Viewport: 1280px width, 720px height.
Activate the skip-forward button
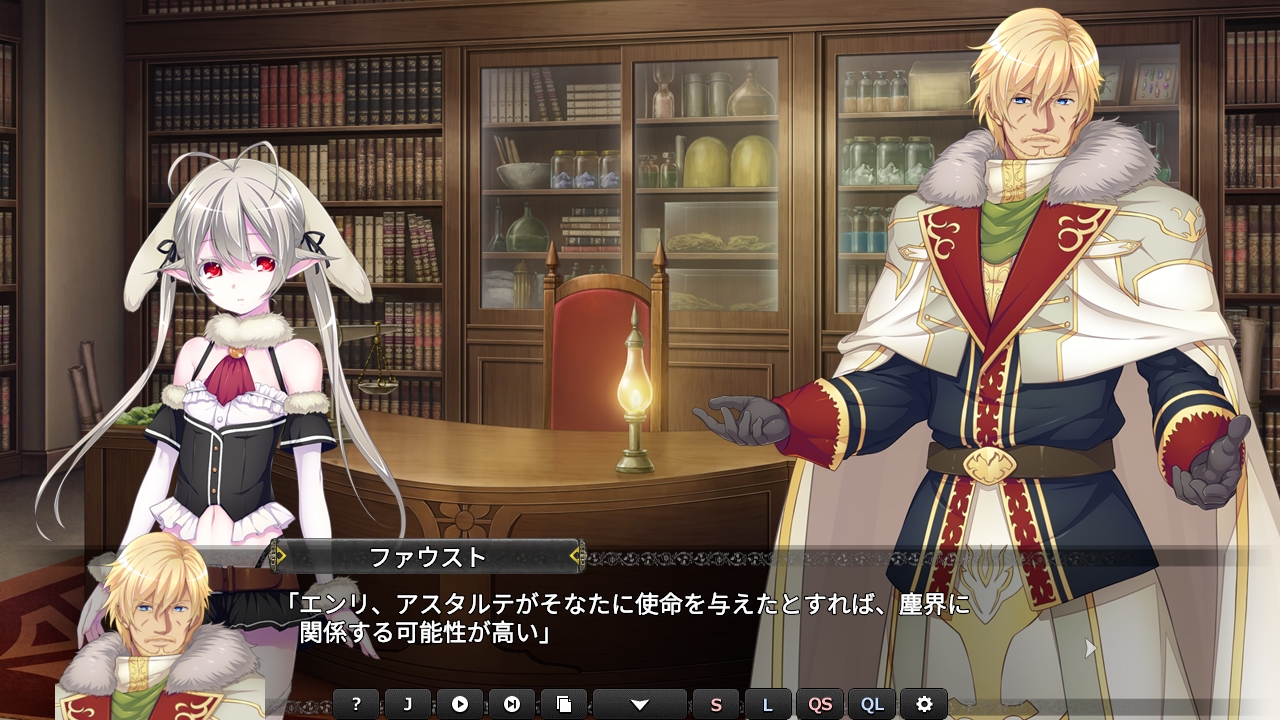512,704
